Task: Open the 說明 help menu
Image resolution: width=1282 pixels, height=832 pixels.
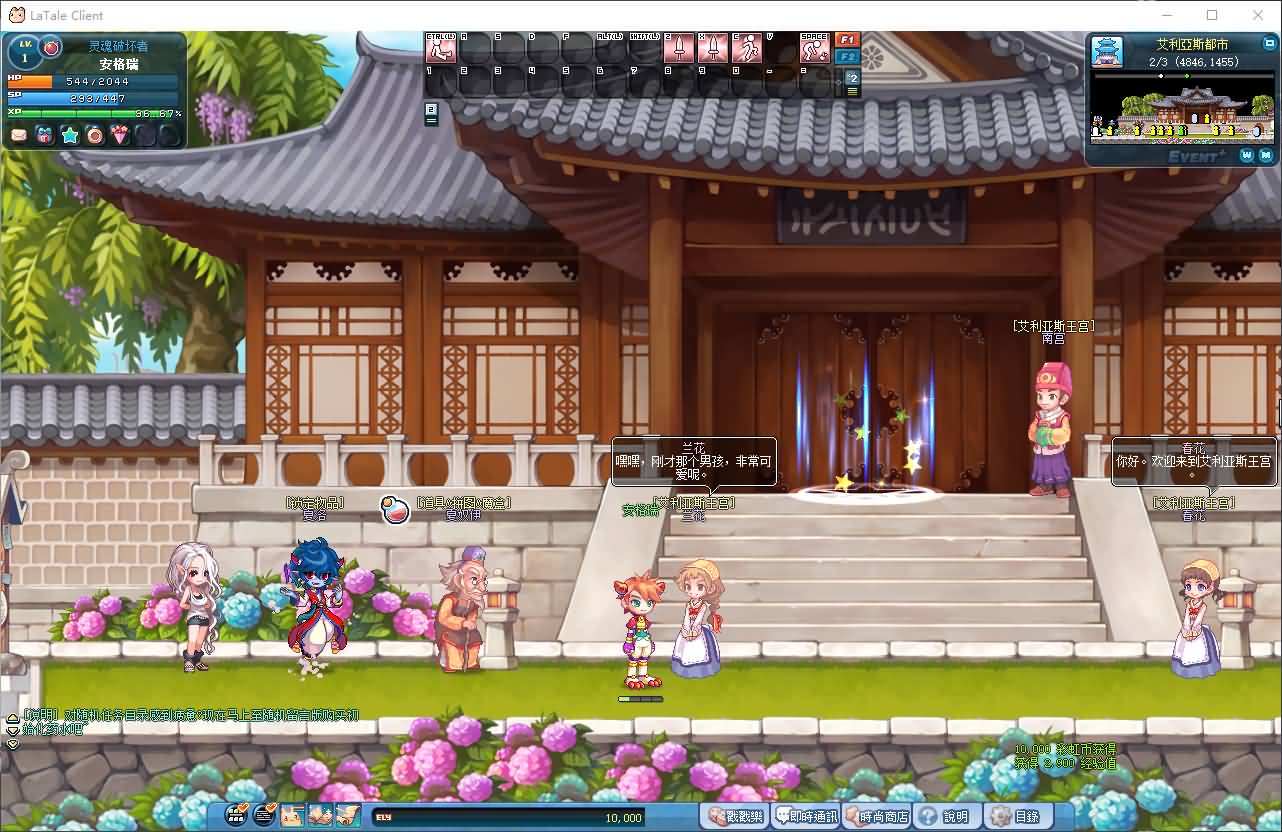Action: pos(944,816)
